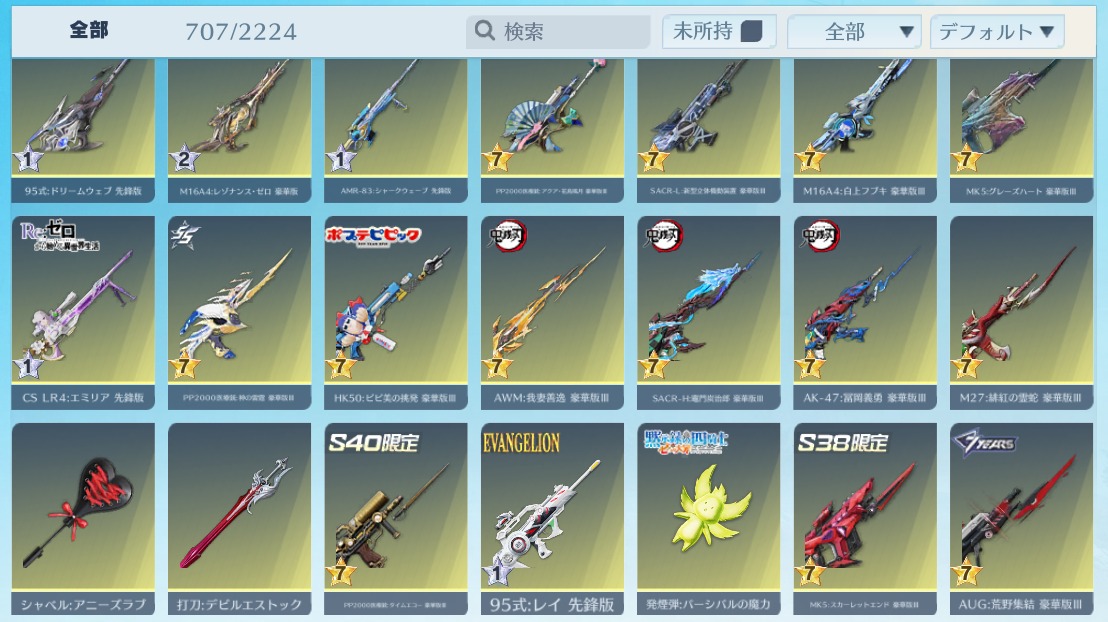Image resolution: width=1108 pixels, height=622 pixels.
Task: Pick the シャベル アニーズラブ heart shovel
Action: (x=83, y=515)
